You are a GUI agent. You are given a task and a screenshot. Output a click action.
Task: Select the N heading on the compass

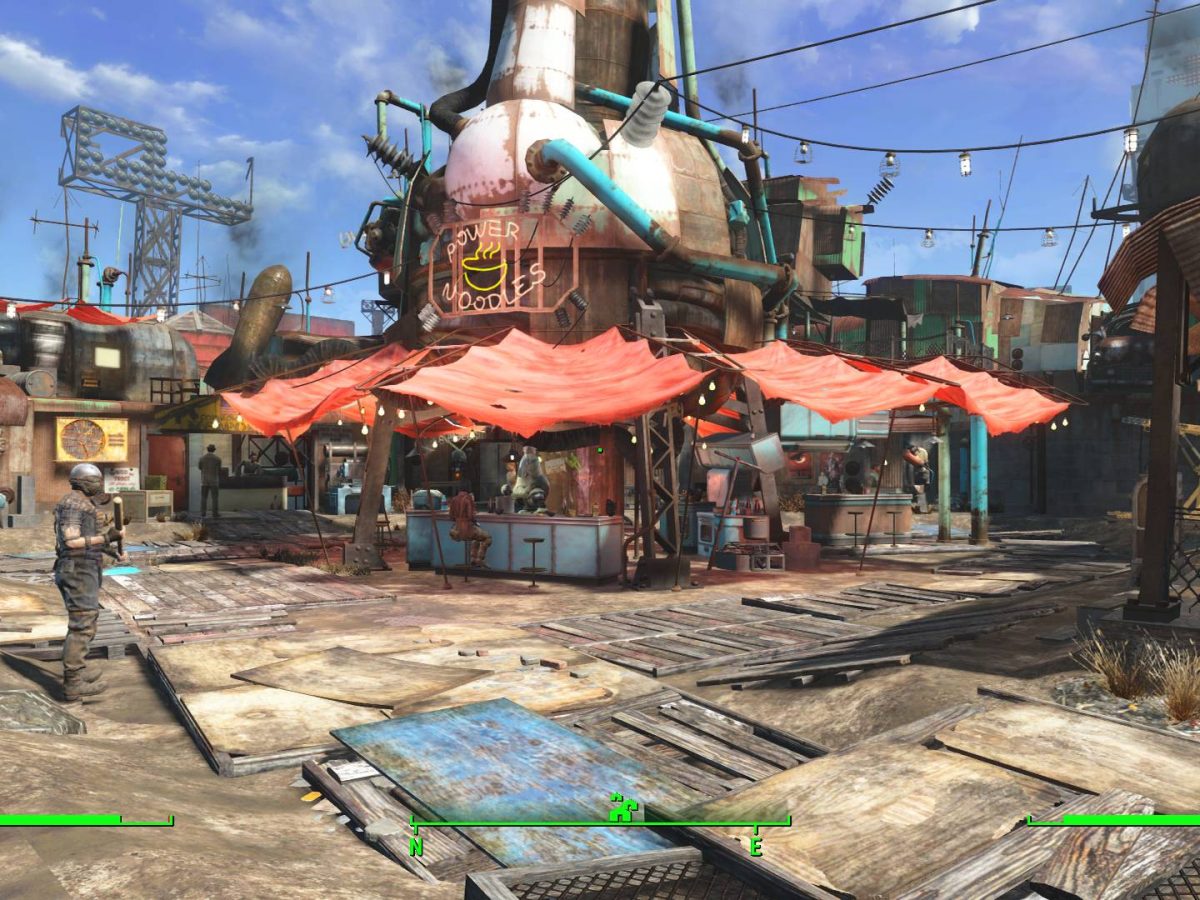pyautogui.click(x=416, y=846)
